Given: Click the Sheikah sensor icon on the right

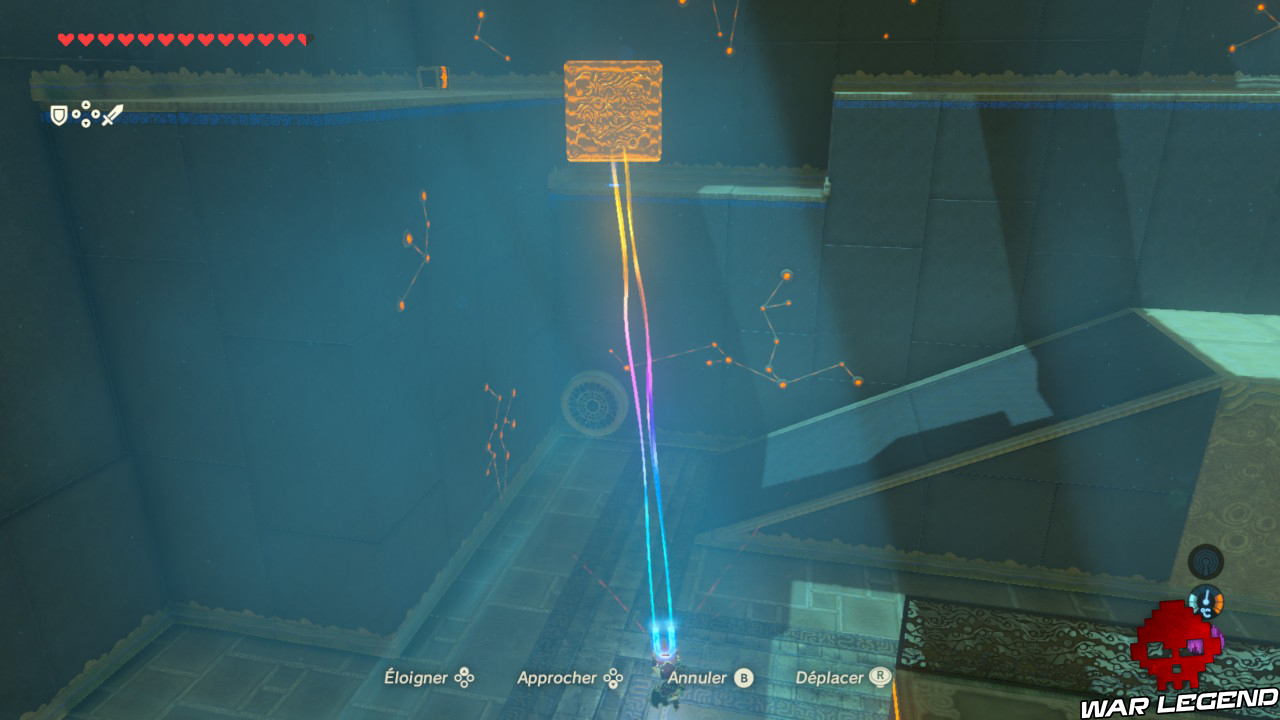Looking at the screenshot, I should [x=1204, y=561].
